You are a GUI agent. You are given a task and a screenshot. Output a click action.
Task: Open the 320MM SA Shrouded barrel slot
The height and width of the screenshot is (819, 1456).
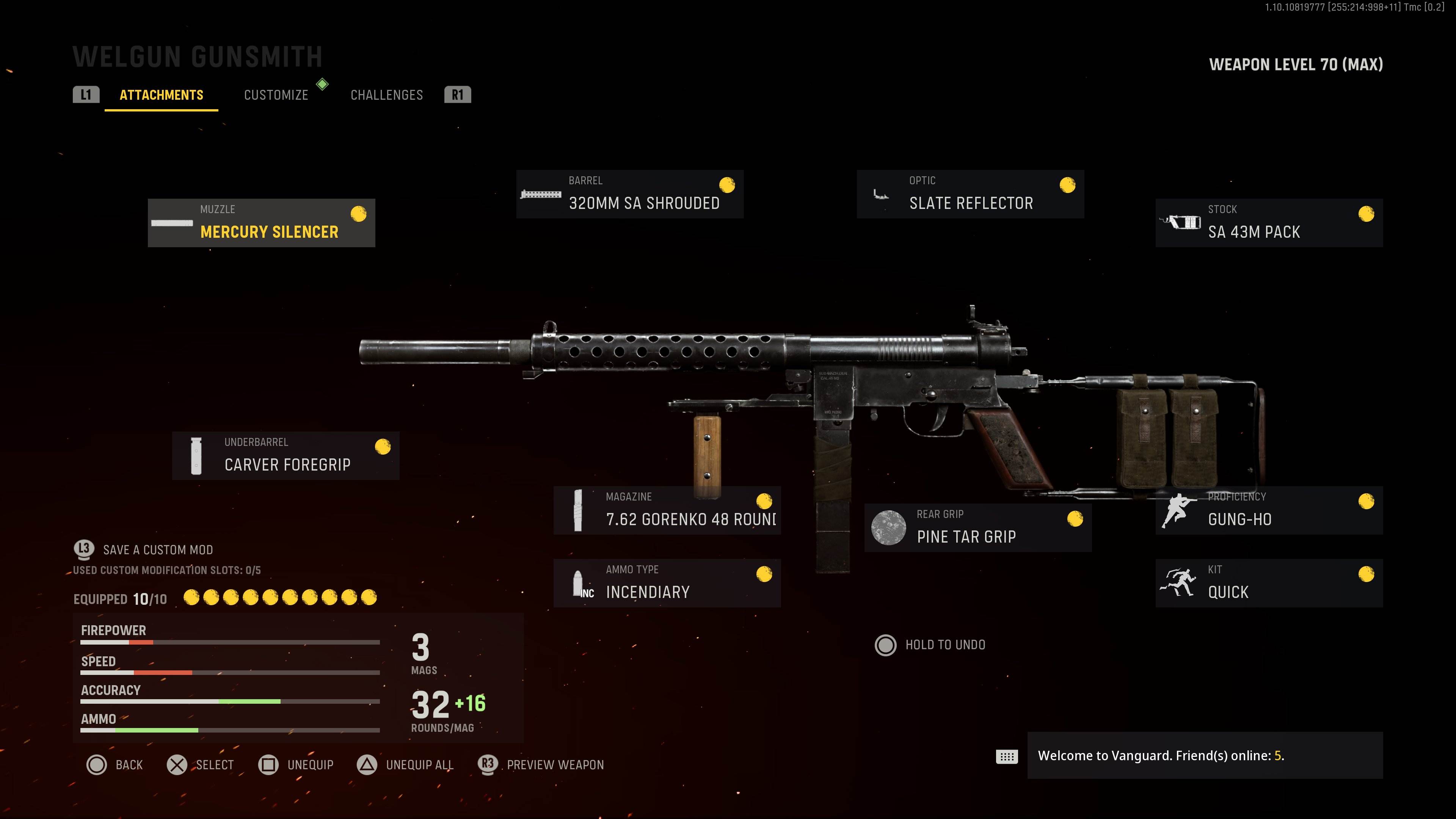(x=630, y=194)
